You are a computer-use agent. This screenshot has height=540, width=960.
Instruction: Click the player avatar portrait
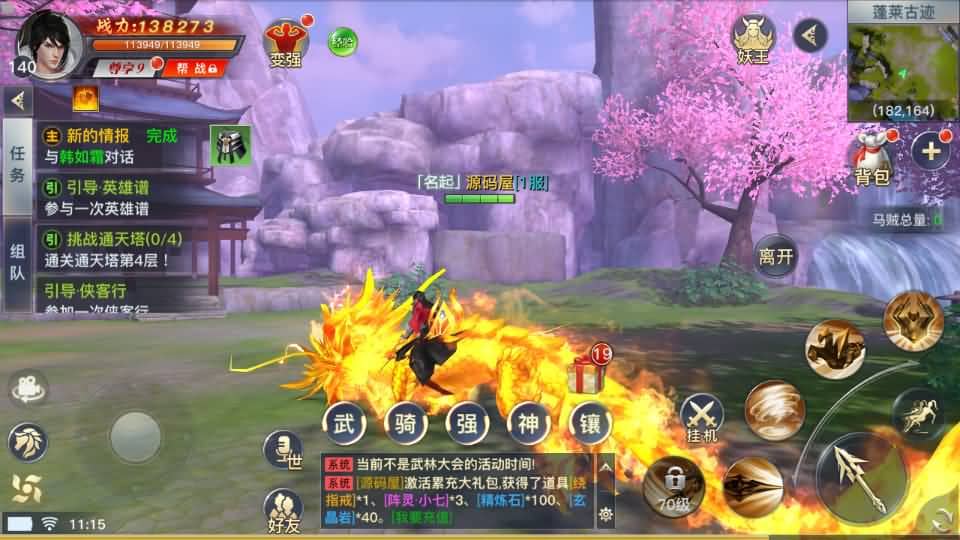tap(50, 40)
